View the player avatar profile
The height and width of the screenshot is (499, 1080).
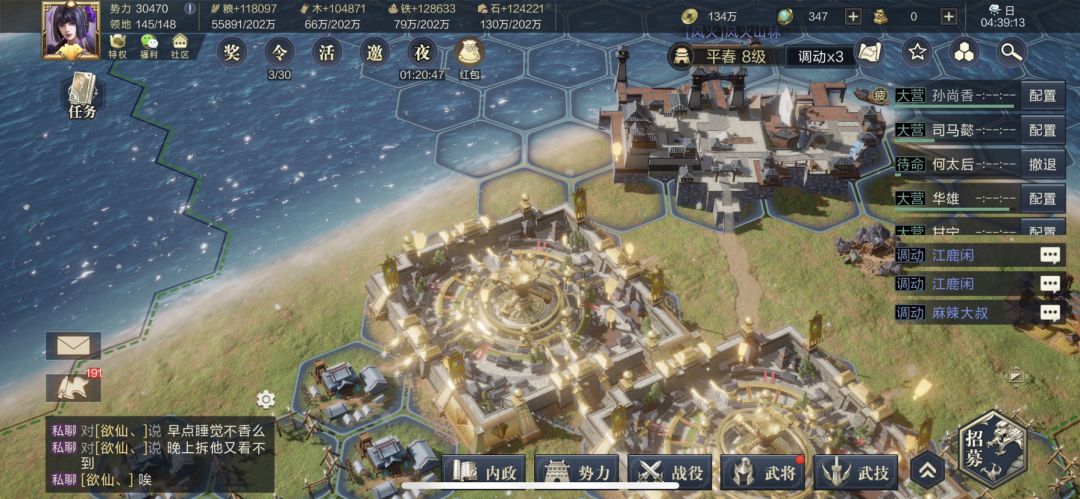click(69, 29)
